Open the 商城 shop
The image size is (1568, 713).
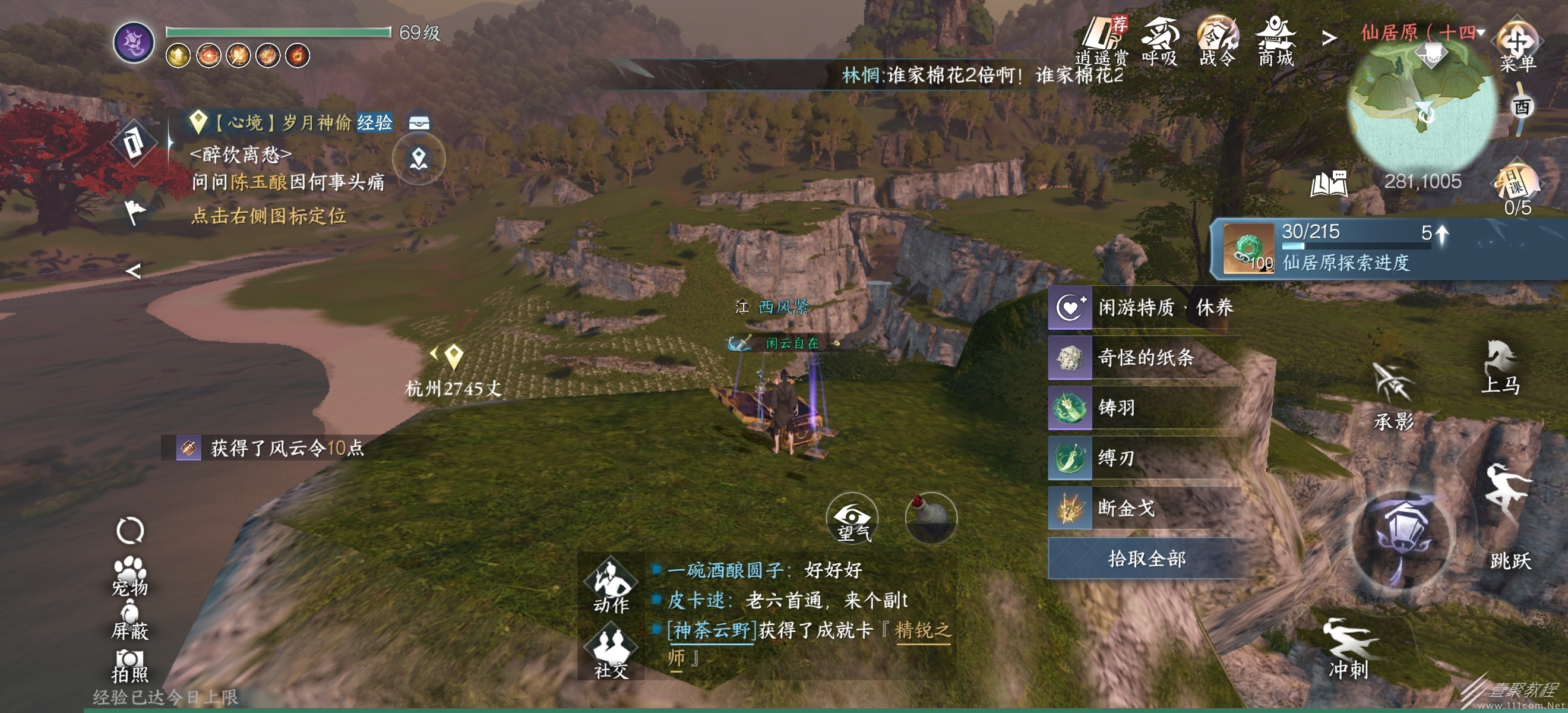[1275, 40]
